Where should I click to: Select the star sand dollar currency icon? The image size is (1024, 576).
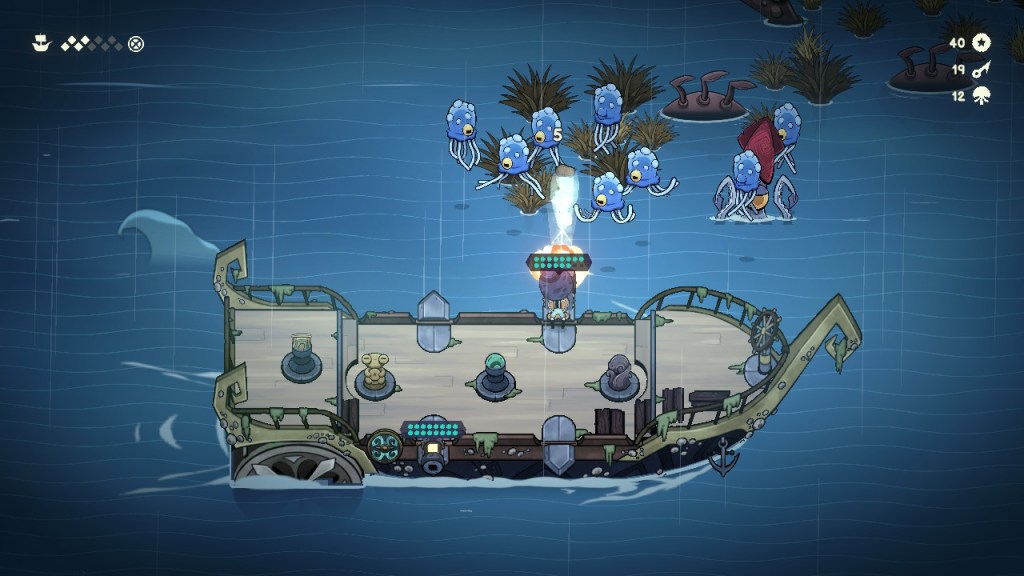pyautogui.click(x=981, y=42)
